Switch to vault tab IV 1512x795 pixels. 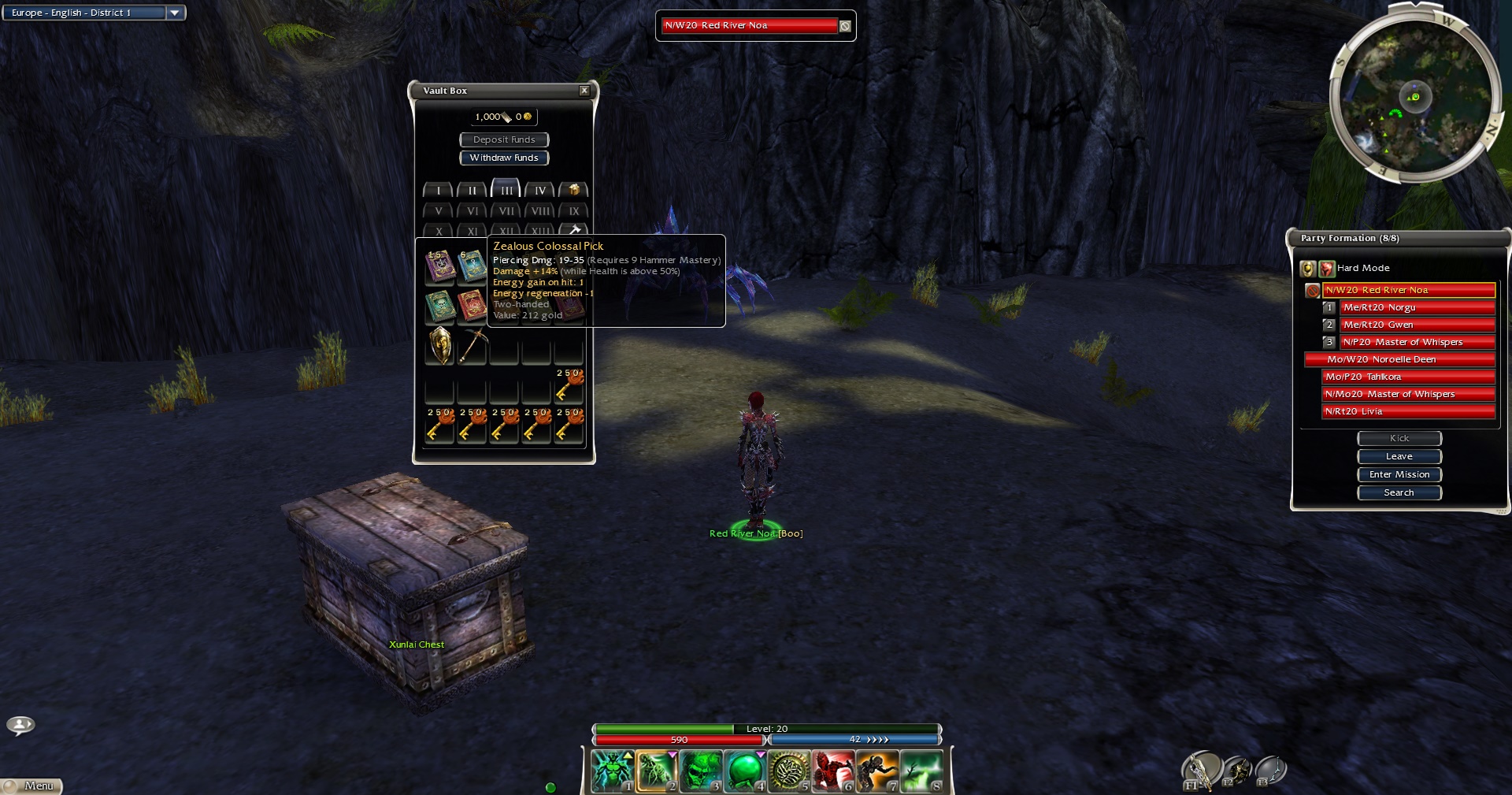pos(540,190)
